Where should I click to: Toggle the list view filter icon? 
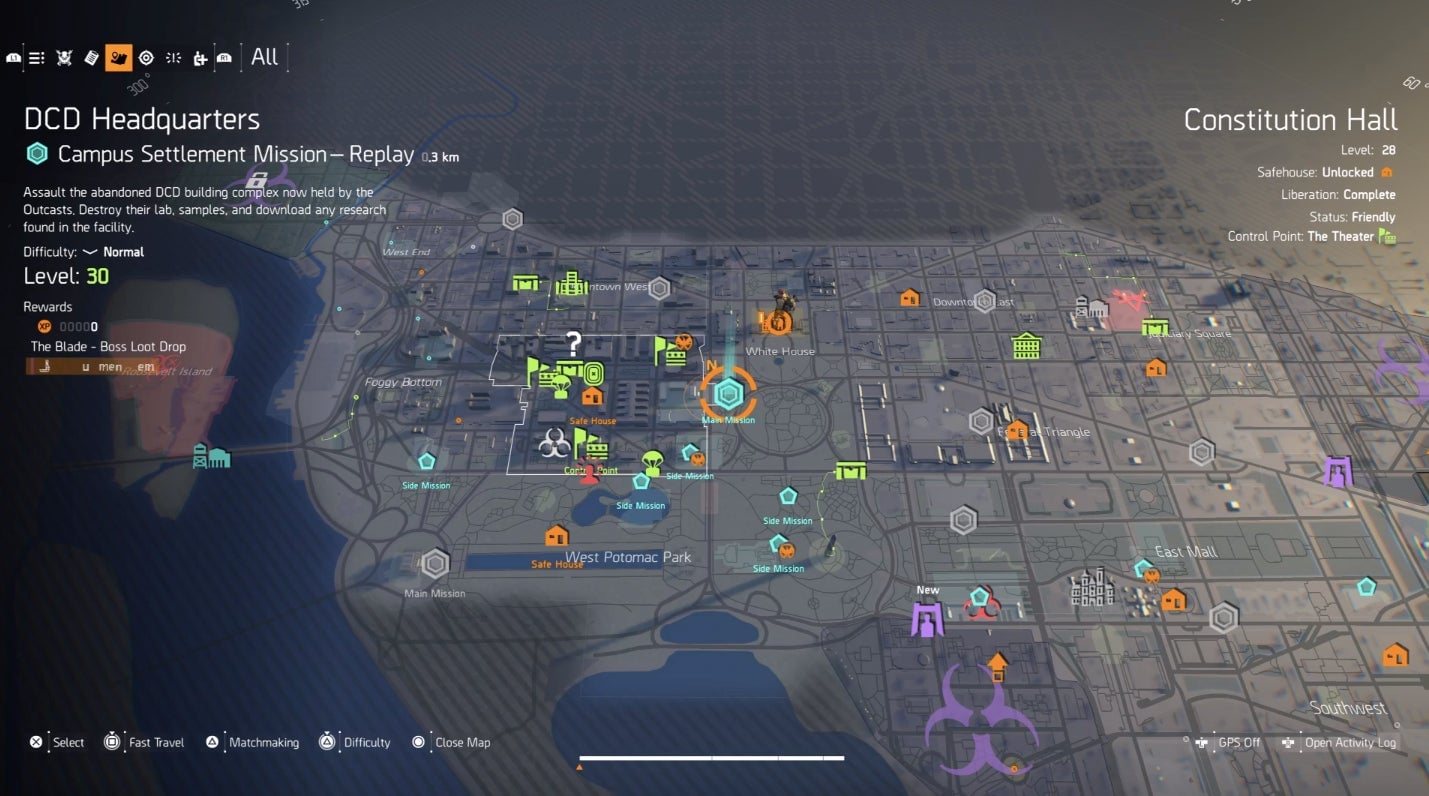point(37,57)
